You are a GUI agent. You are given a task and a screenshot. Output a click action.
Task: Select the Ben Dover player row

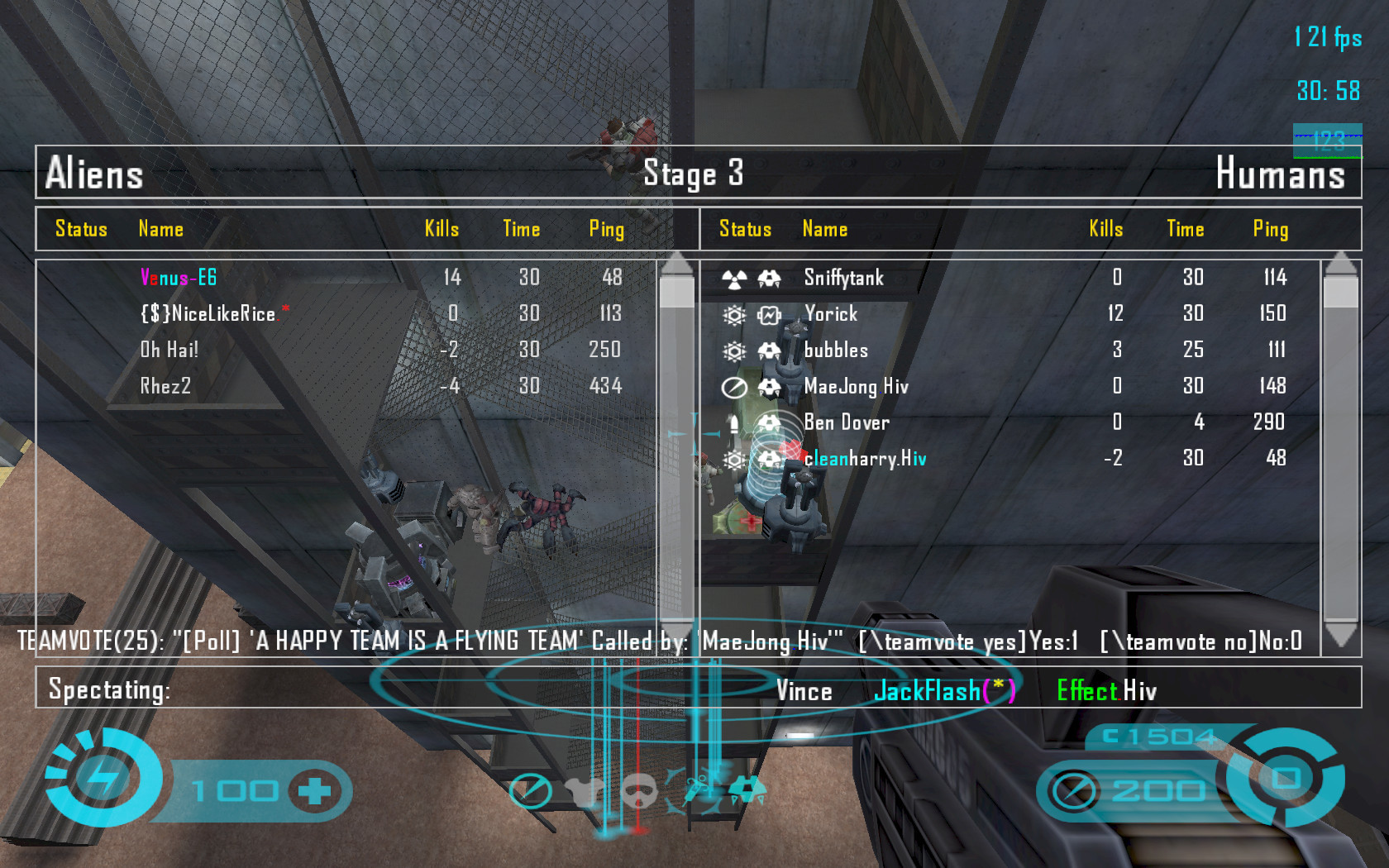pyautogui.click(x=847, y=422)
